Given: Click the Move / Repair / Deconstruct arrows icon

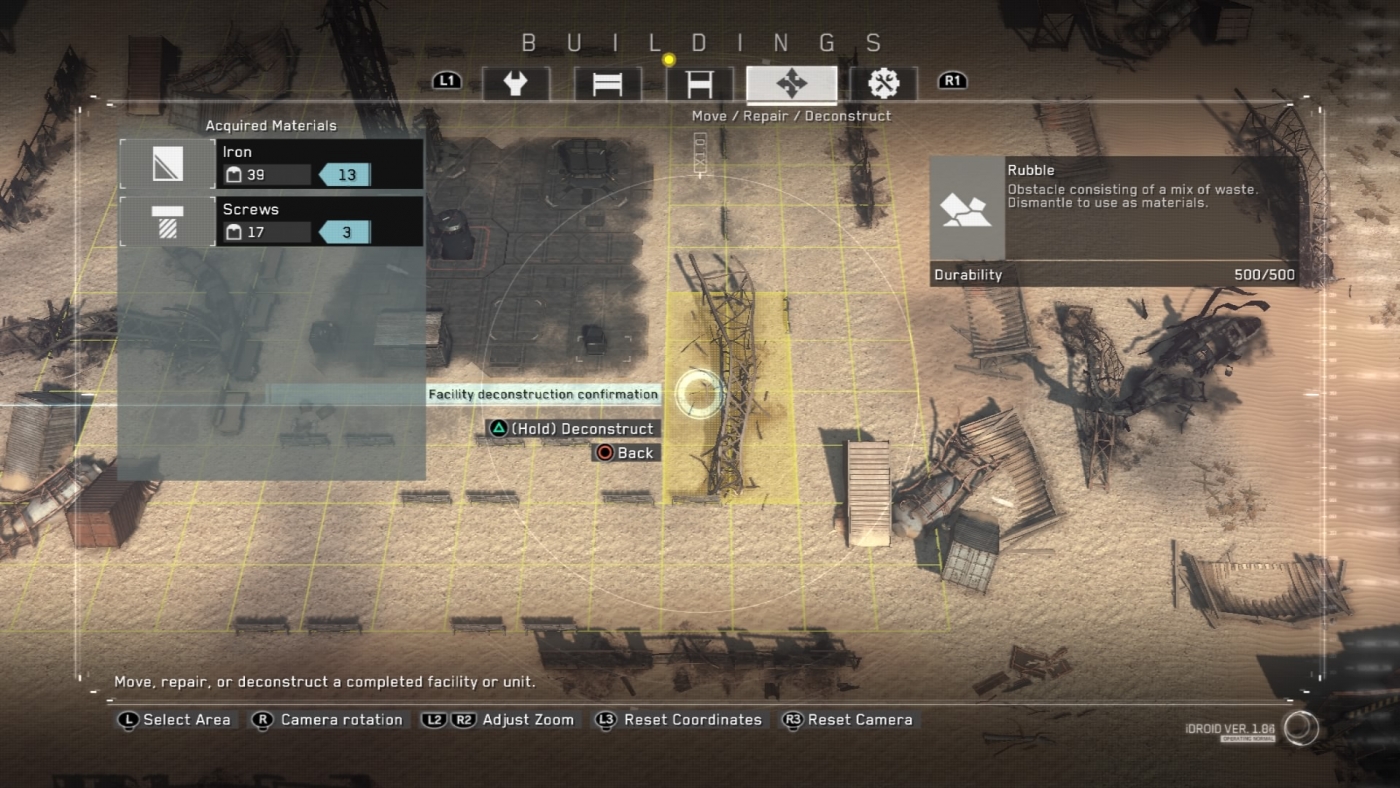Looking at the screenshot, I should 792,84.
